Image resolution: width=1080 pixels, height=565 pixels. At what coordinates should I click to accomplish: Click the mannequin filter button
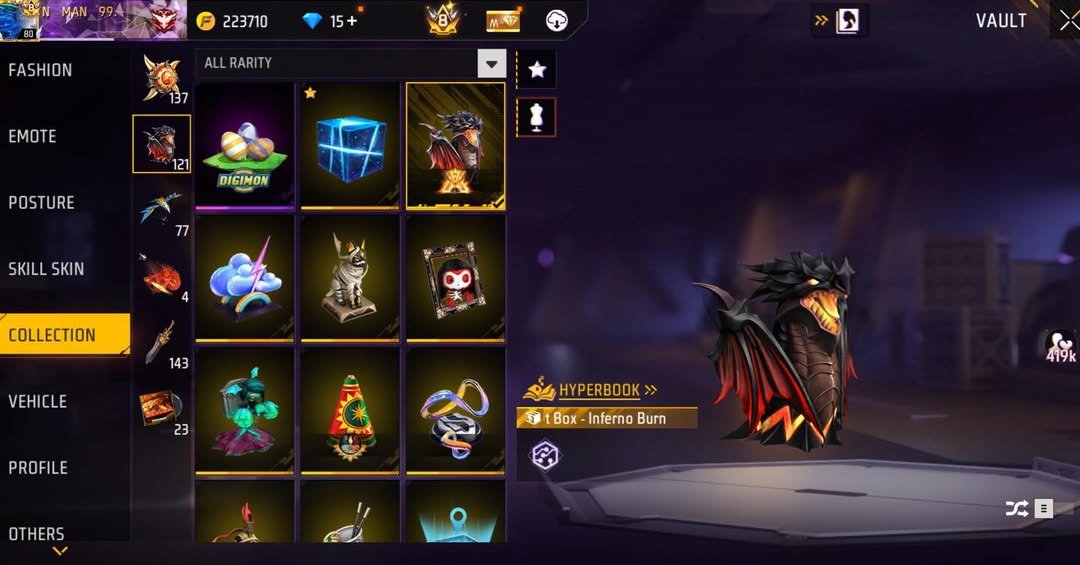[537, 117]
